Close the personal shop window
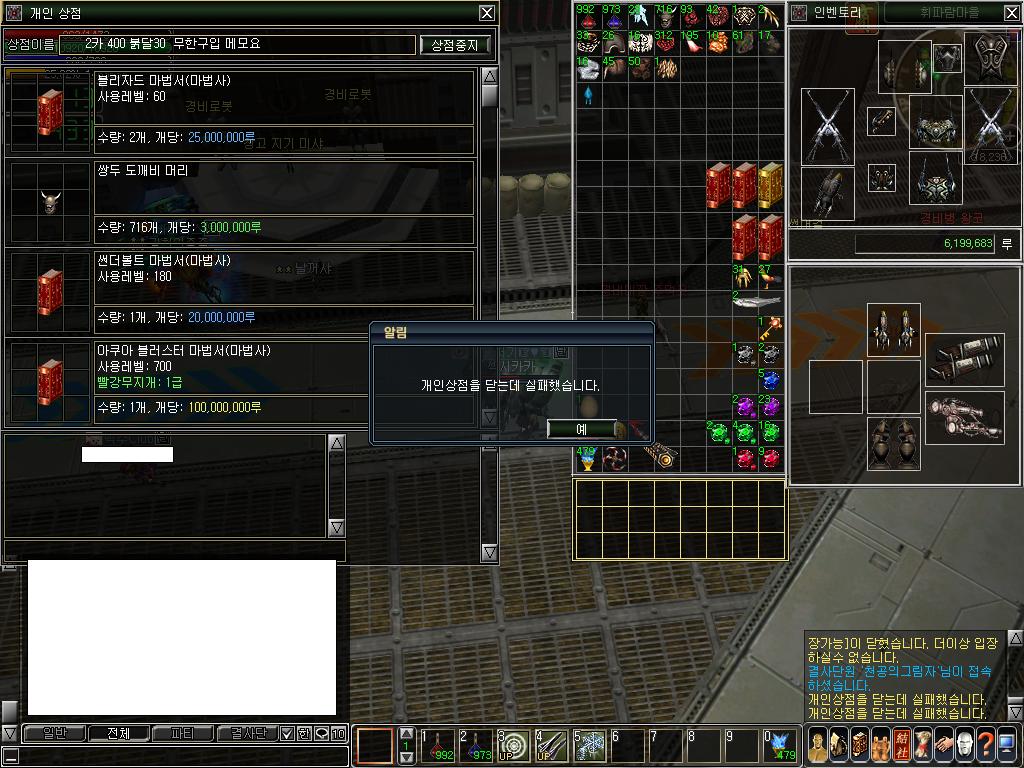The height and width of the screenshot is (768, 1024). click(486, 13)
